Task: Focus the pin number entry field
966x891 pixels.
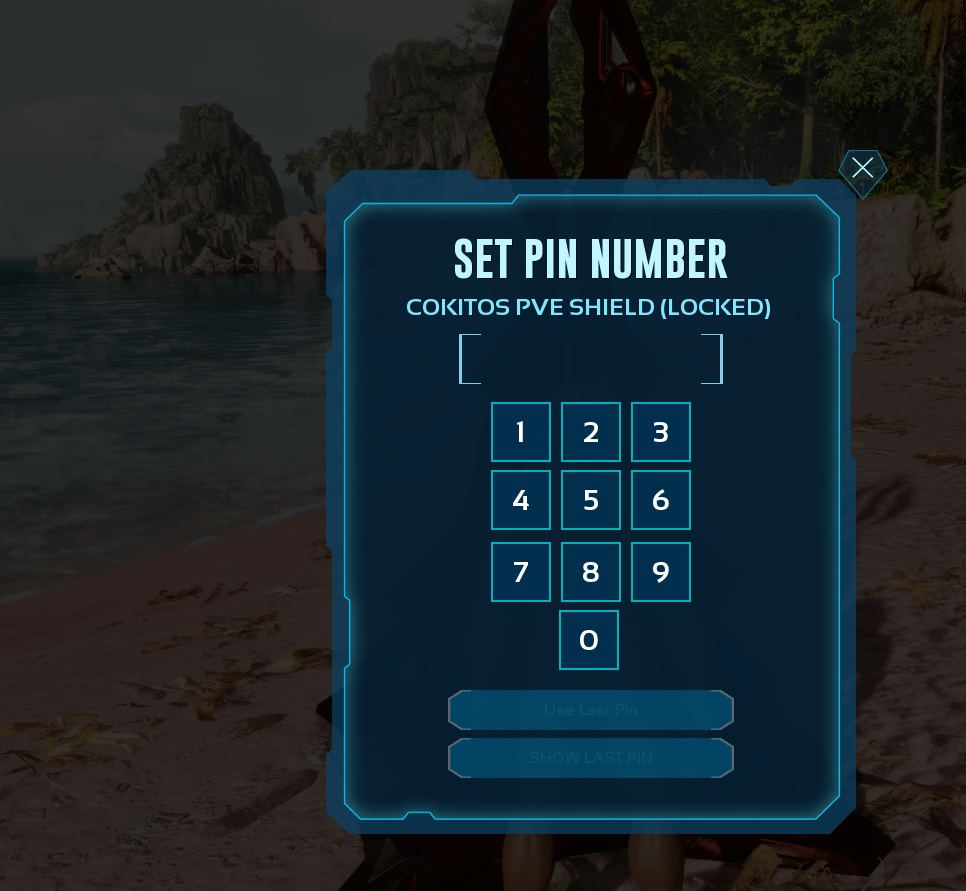Action: pyautogui.click(x=591, y=359)
